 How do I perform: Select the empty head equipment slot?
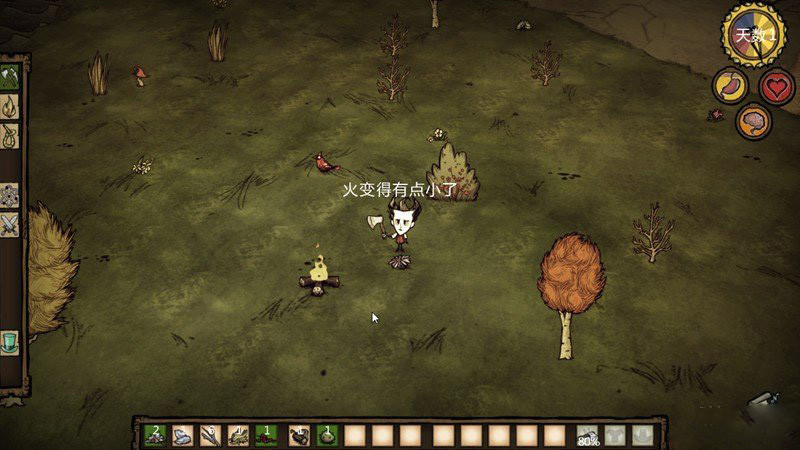click(643, 435)
